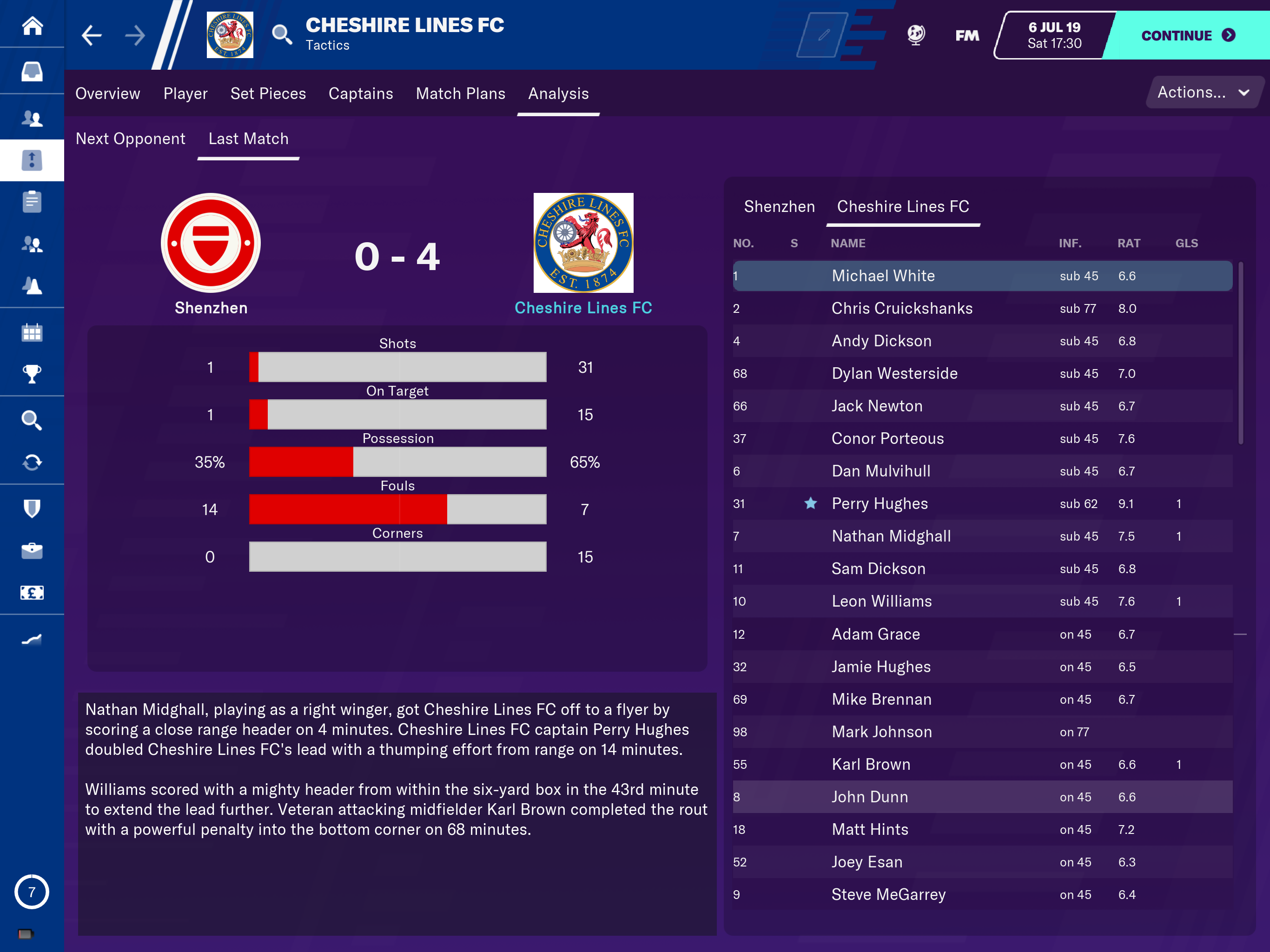Select Perry Hughes in the player list
This screenshot has height=952, width=1270.
[x=880, y=503]
